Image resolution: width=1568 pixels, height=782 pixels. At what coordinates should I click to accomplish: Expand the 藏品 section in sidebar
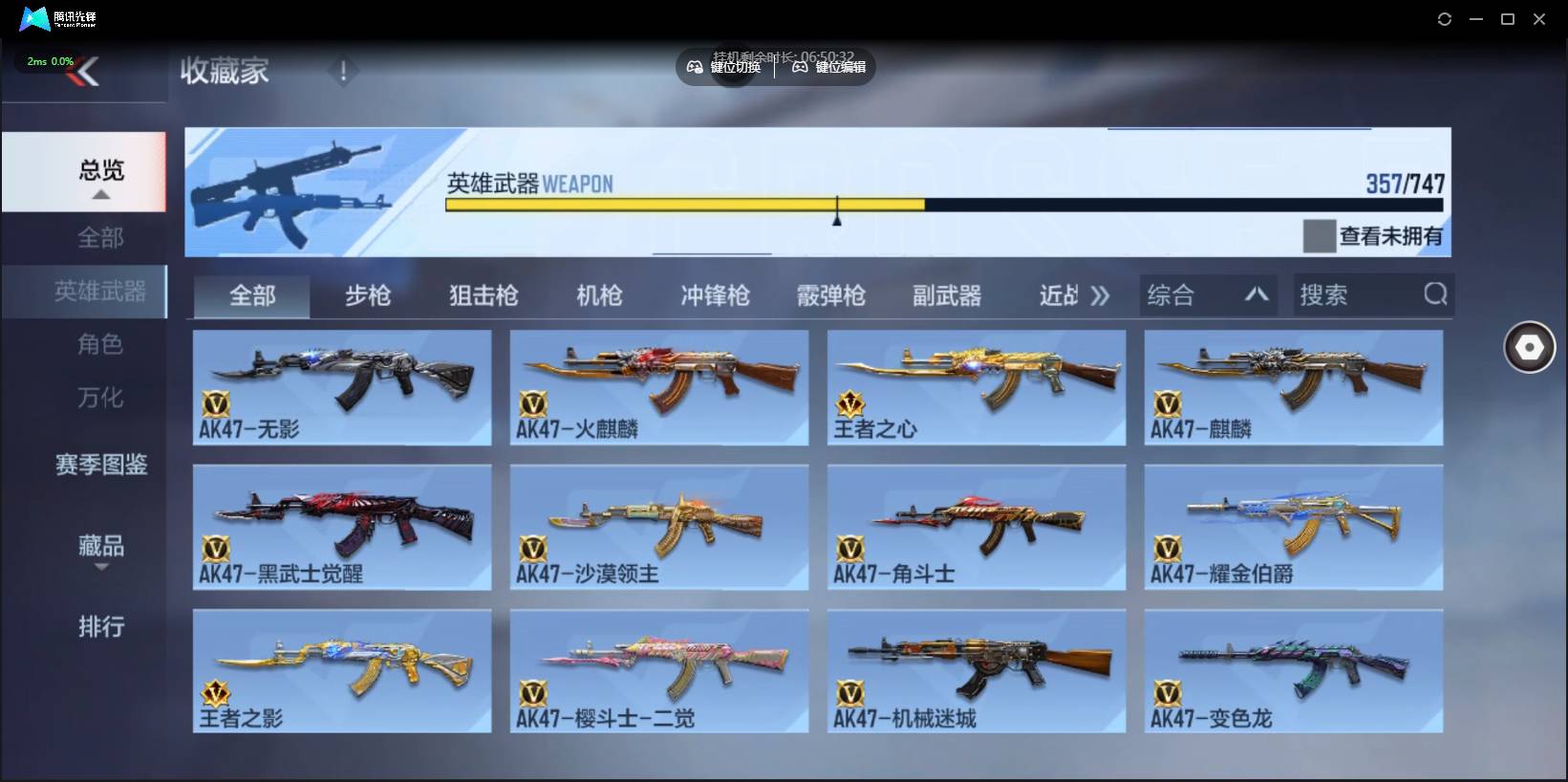[x=100, y=547]
